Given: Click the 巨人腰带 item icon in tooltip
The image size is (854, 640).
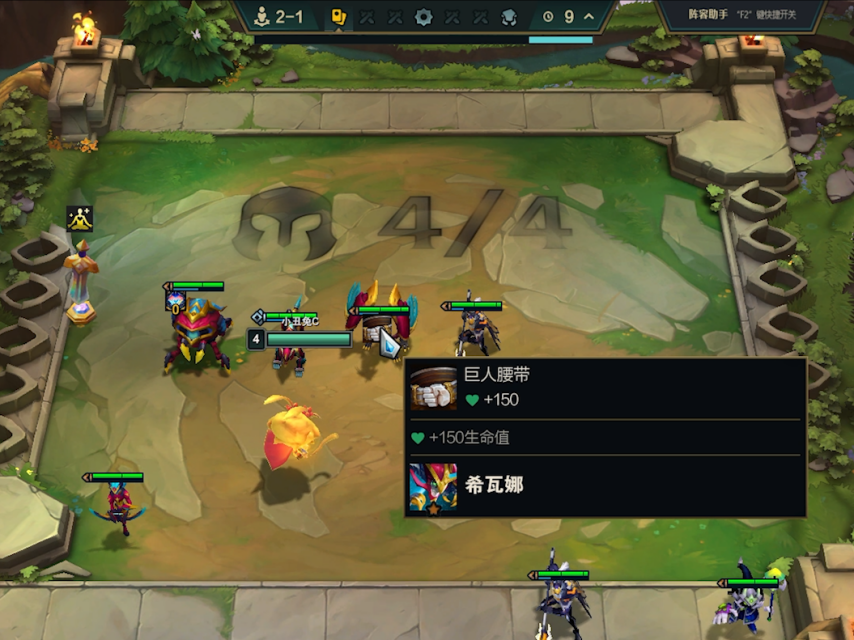Looking at the screenshot, I should click(434, 388).
